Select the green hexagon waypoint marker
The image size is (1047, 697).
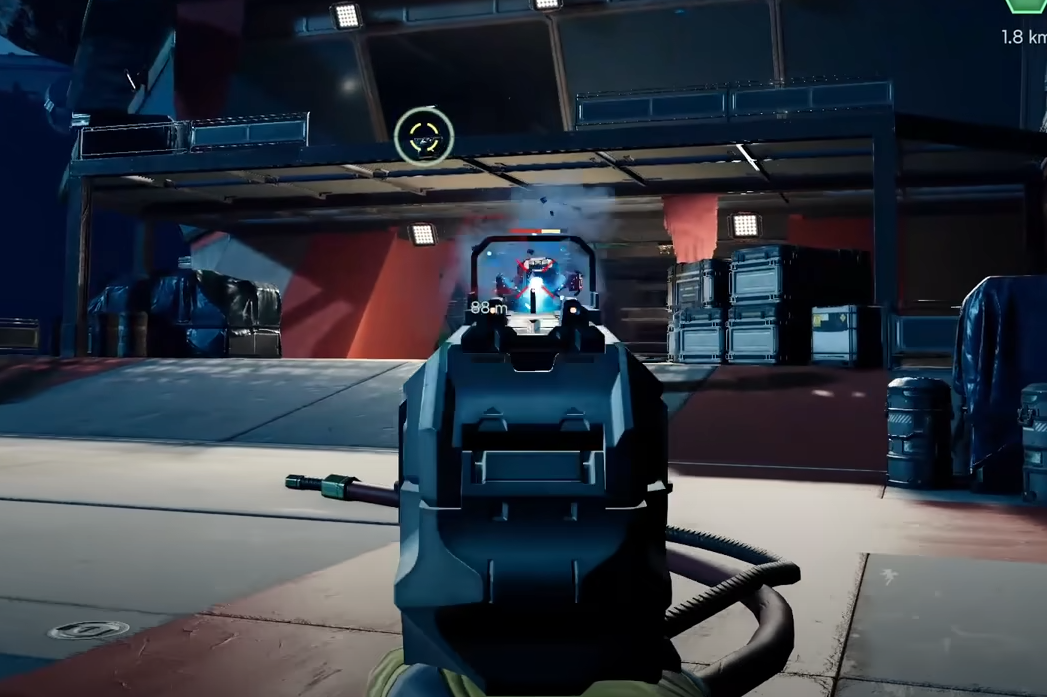click(x=1027, y=5)
